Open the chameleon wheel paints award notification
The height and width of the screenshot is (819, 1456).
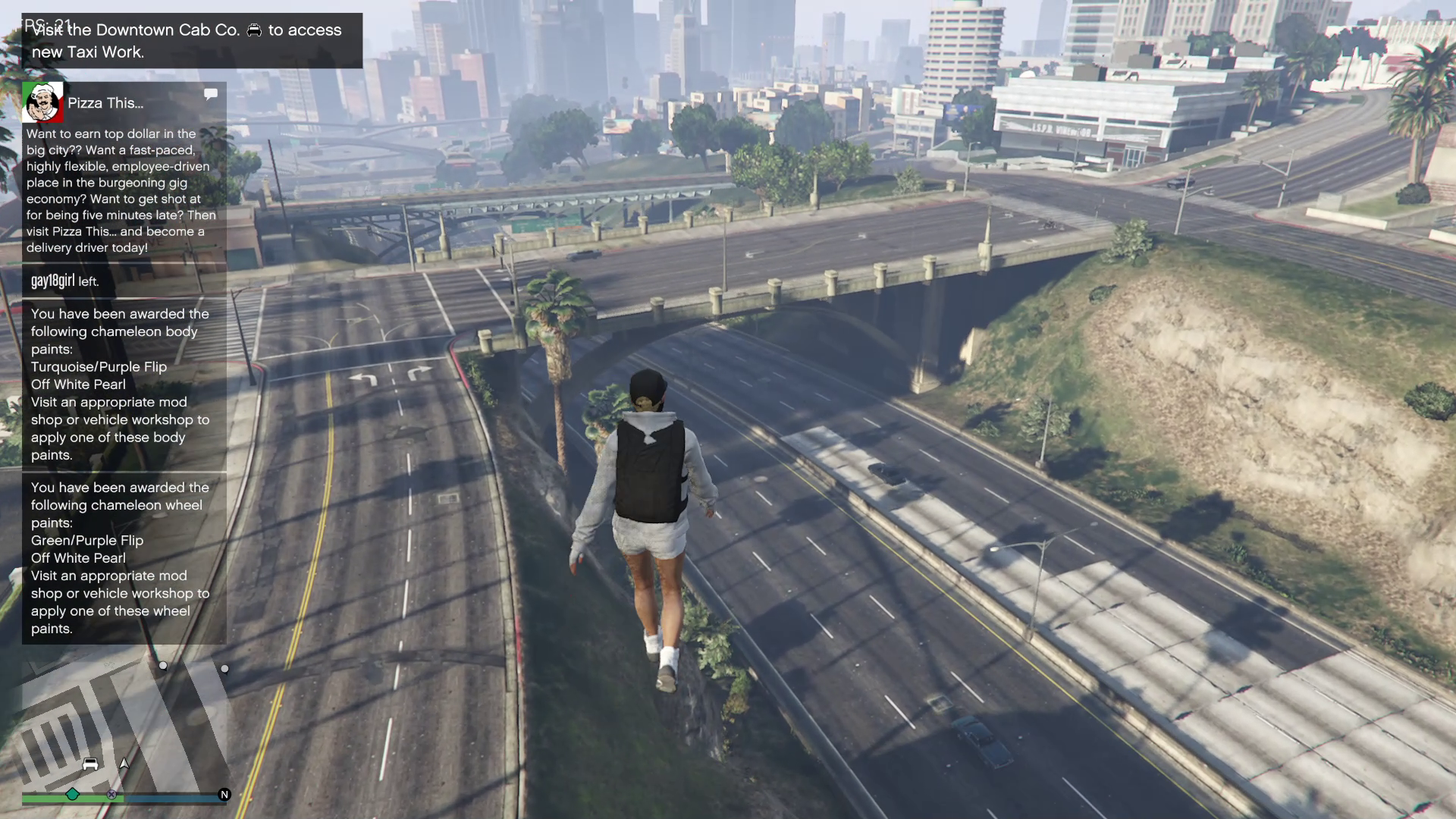124,557
